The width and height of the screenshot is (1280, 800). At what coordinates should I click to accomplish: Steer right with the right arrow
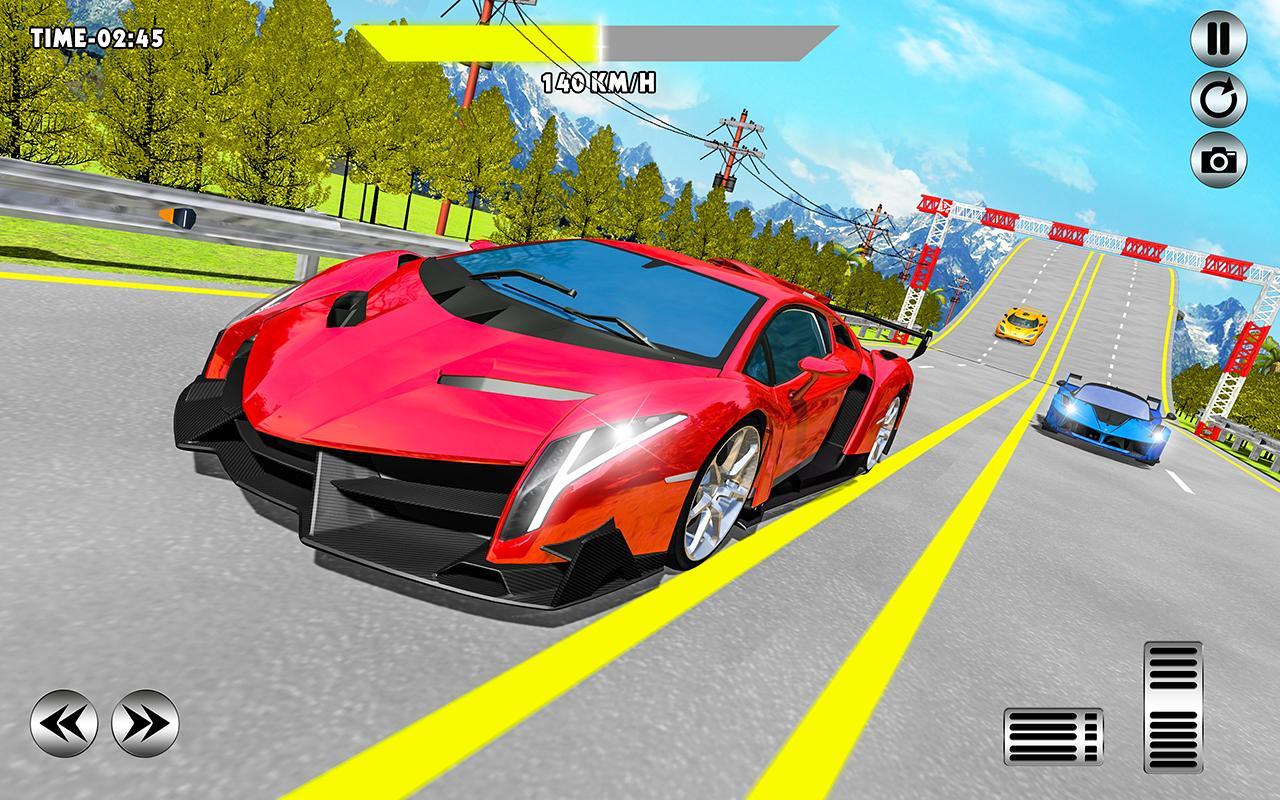tap(145, 722)
